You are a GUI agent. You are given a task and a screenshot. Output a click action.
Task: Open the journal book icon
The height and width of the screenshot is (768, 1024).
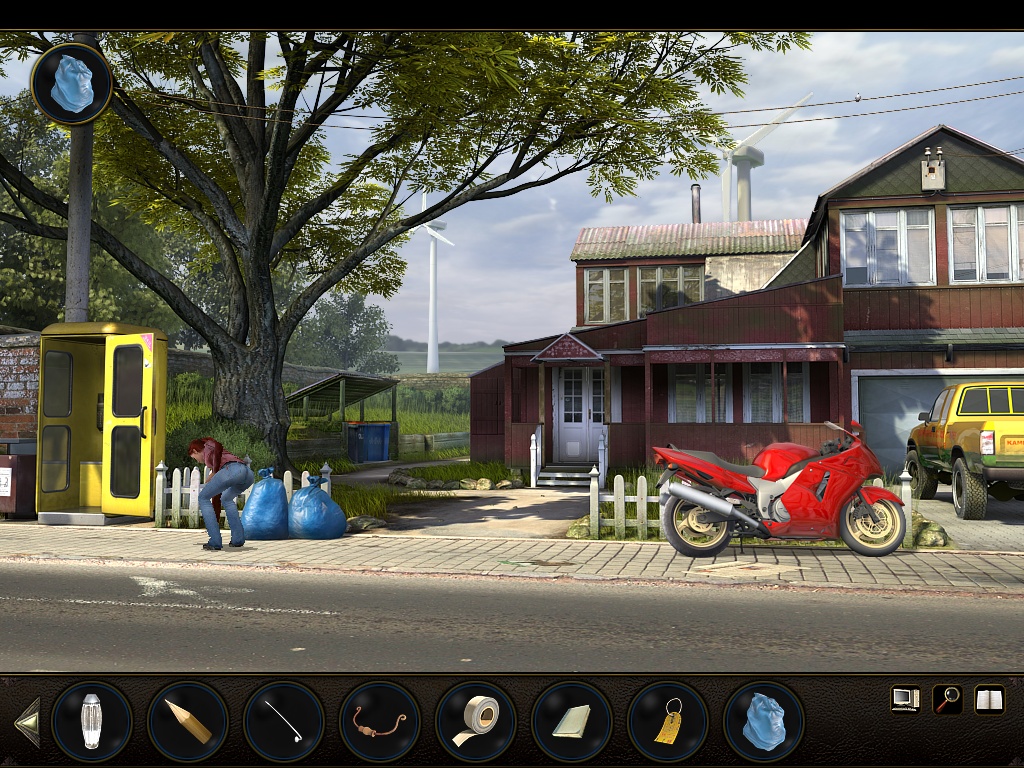(x=989, y=699)
